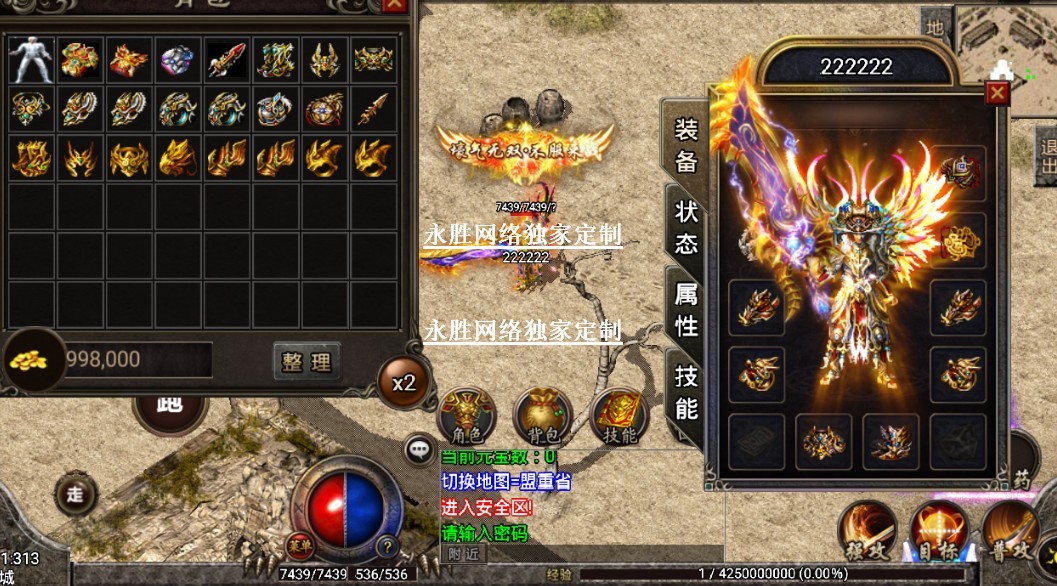
Task: Open the 技能 skills round button
Action: (620, 416)
